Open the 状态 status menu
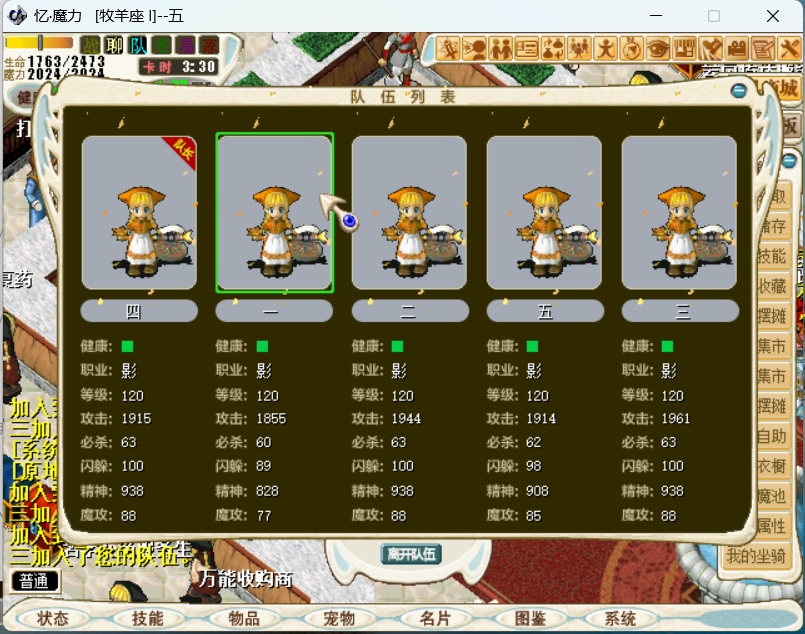Screen dimensions: 805x634 click(53, 619)
